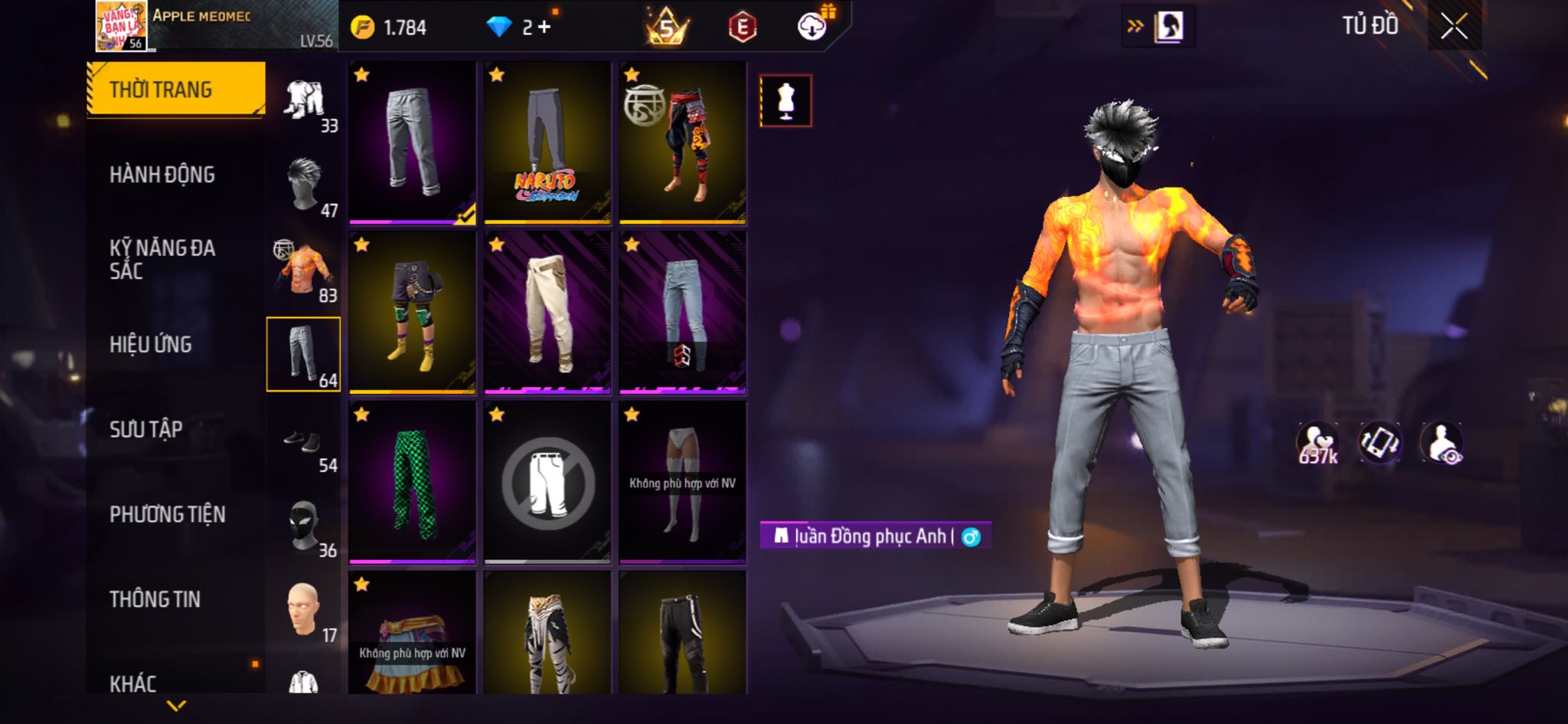Viewport: 1568px width, 724px height.
Task: Close the wardrobe with the X button
Action: (x=1454, y=27)
